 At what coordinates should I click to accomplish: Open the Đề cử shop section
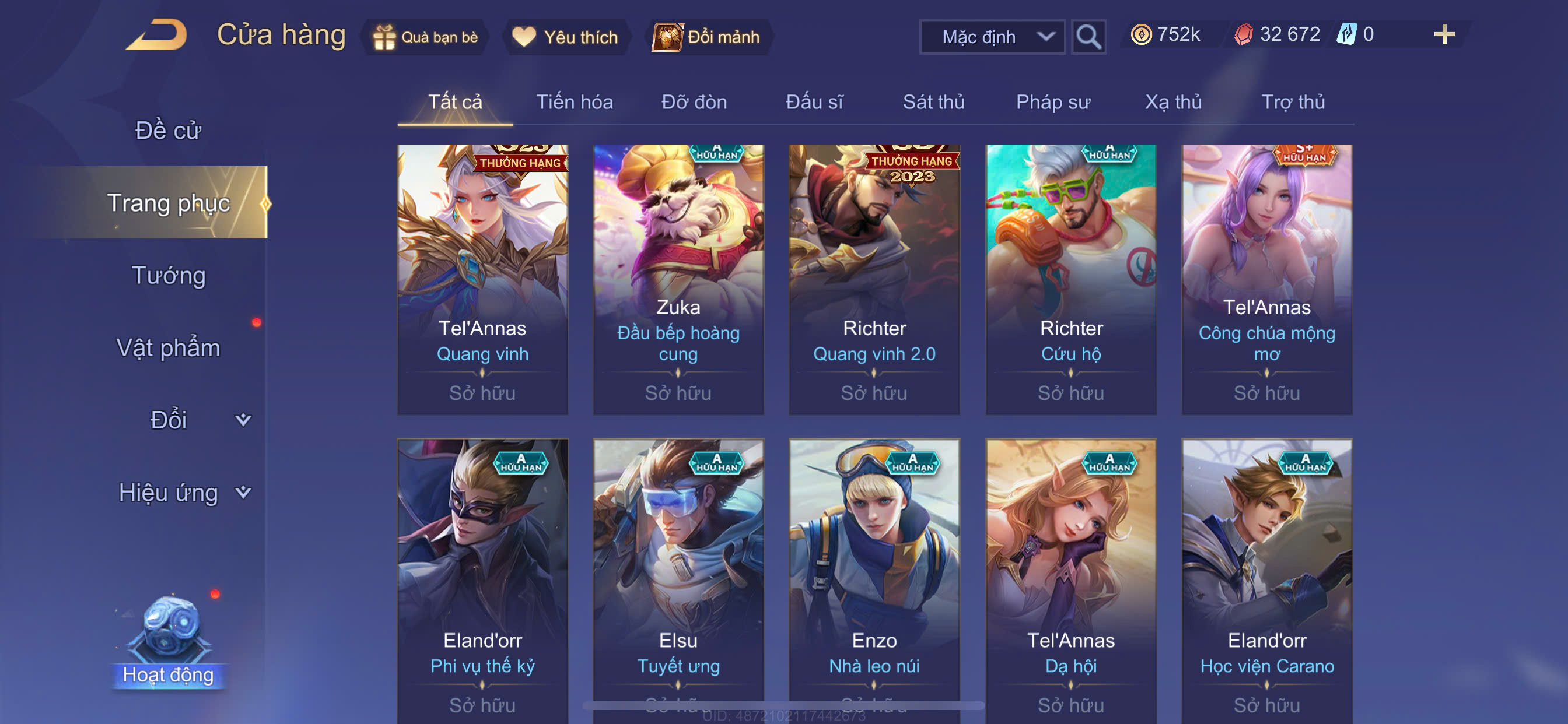click(x=168, y=130)
